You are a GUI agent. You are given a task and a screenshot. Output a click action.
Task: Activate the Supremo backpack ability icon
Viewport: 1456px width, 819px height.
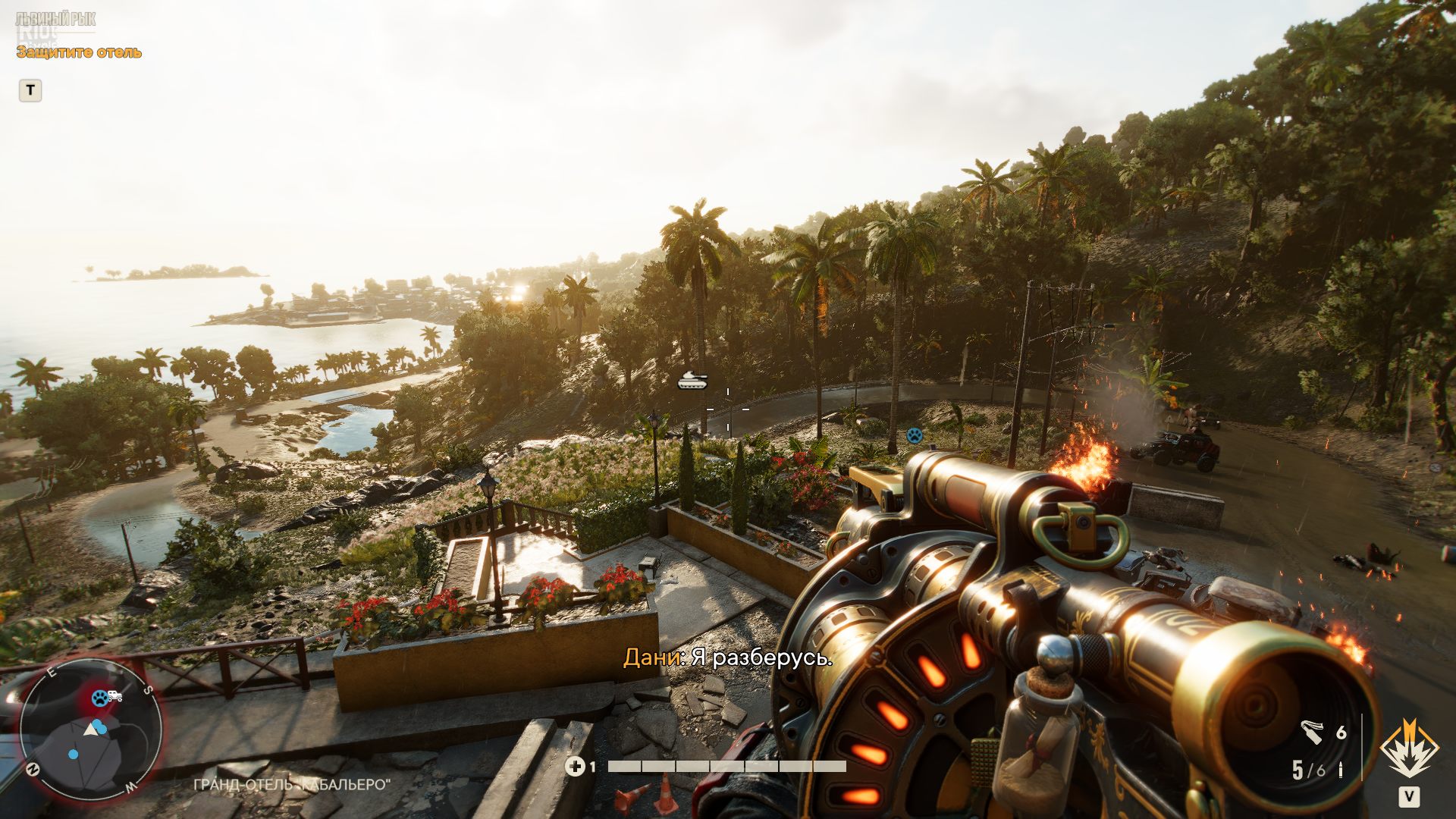(1409, 749)
